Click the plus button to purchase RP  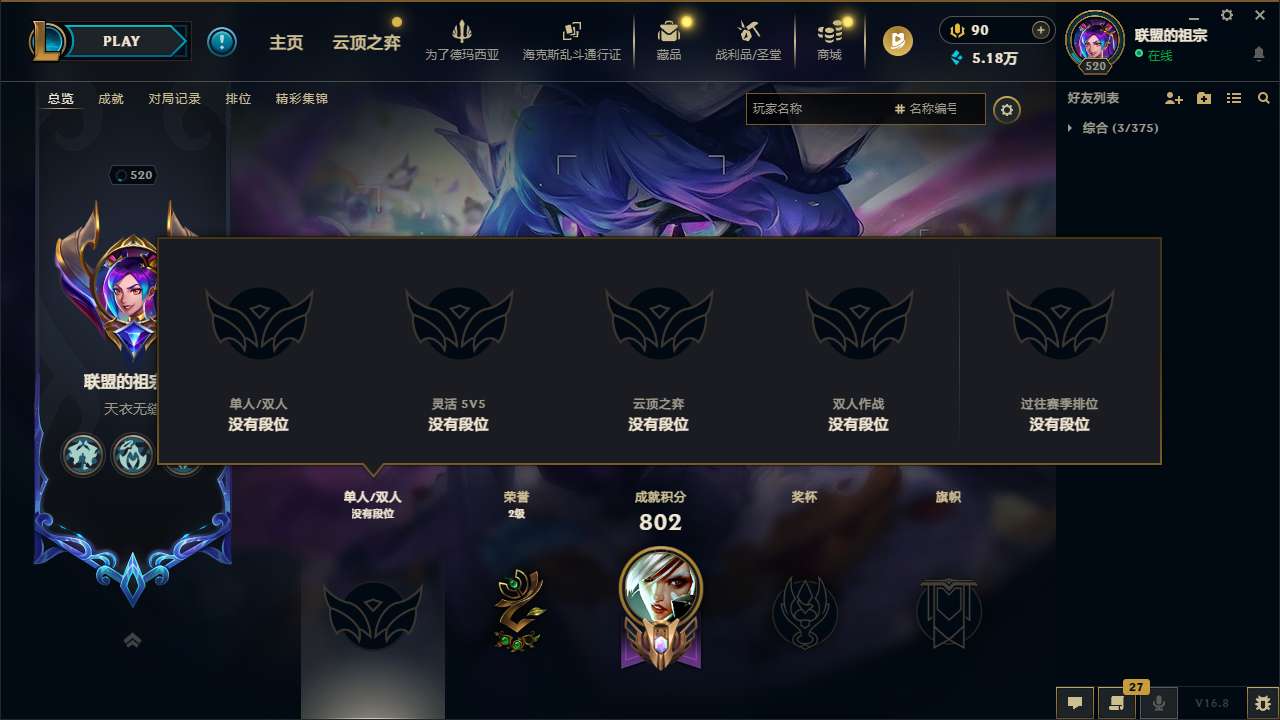point(1040,30)
